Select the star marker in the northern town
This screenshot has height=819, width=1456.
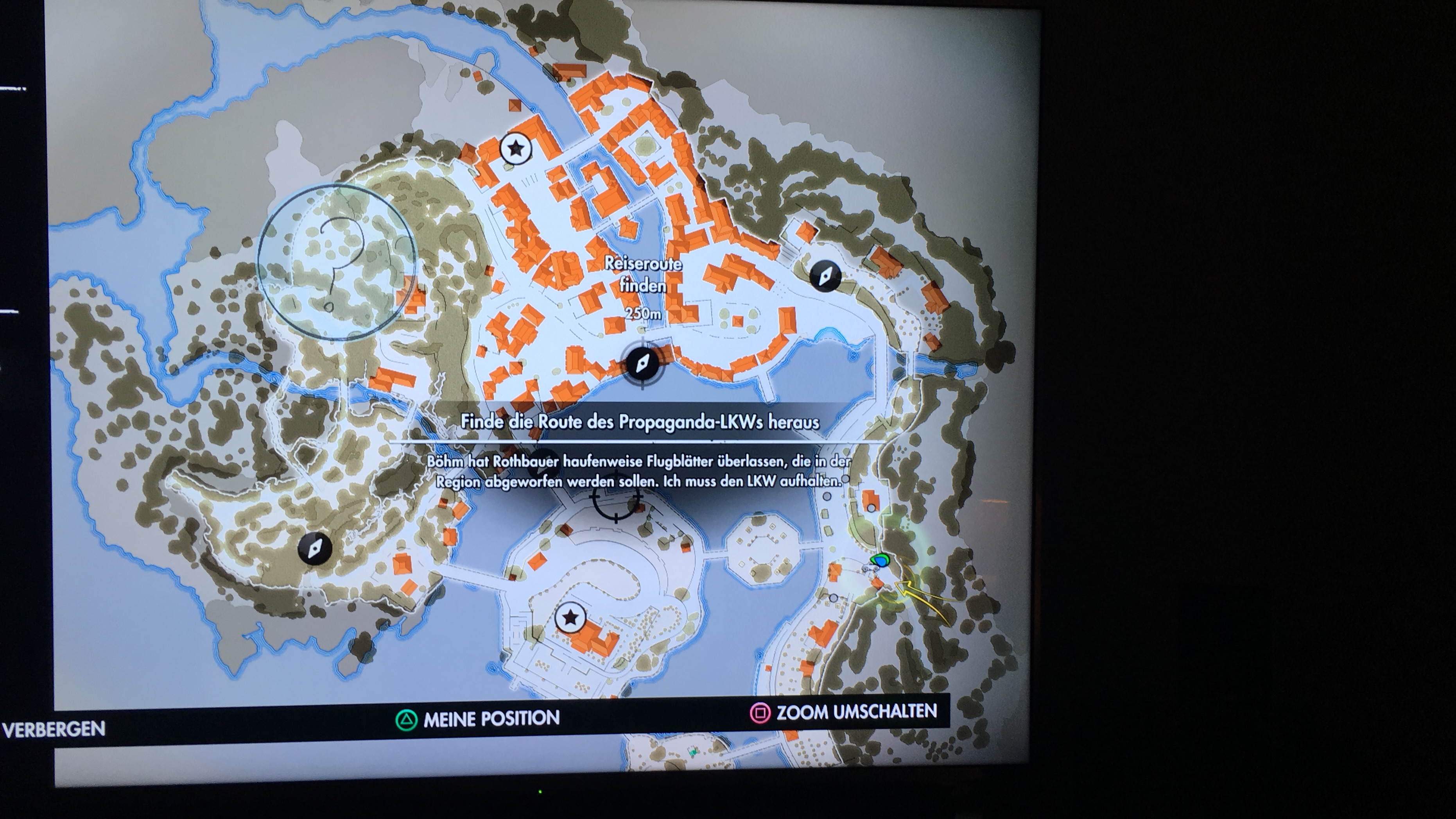coord(516,149)
